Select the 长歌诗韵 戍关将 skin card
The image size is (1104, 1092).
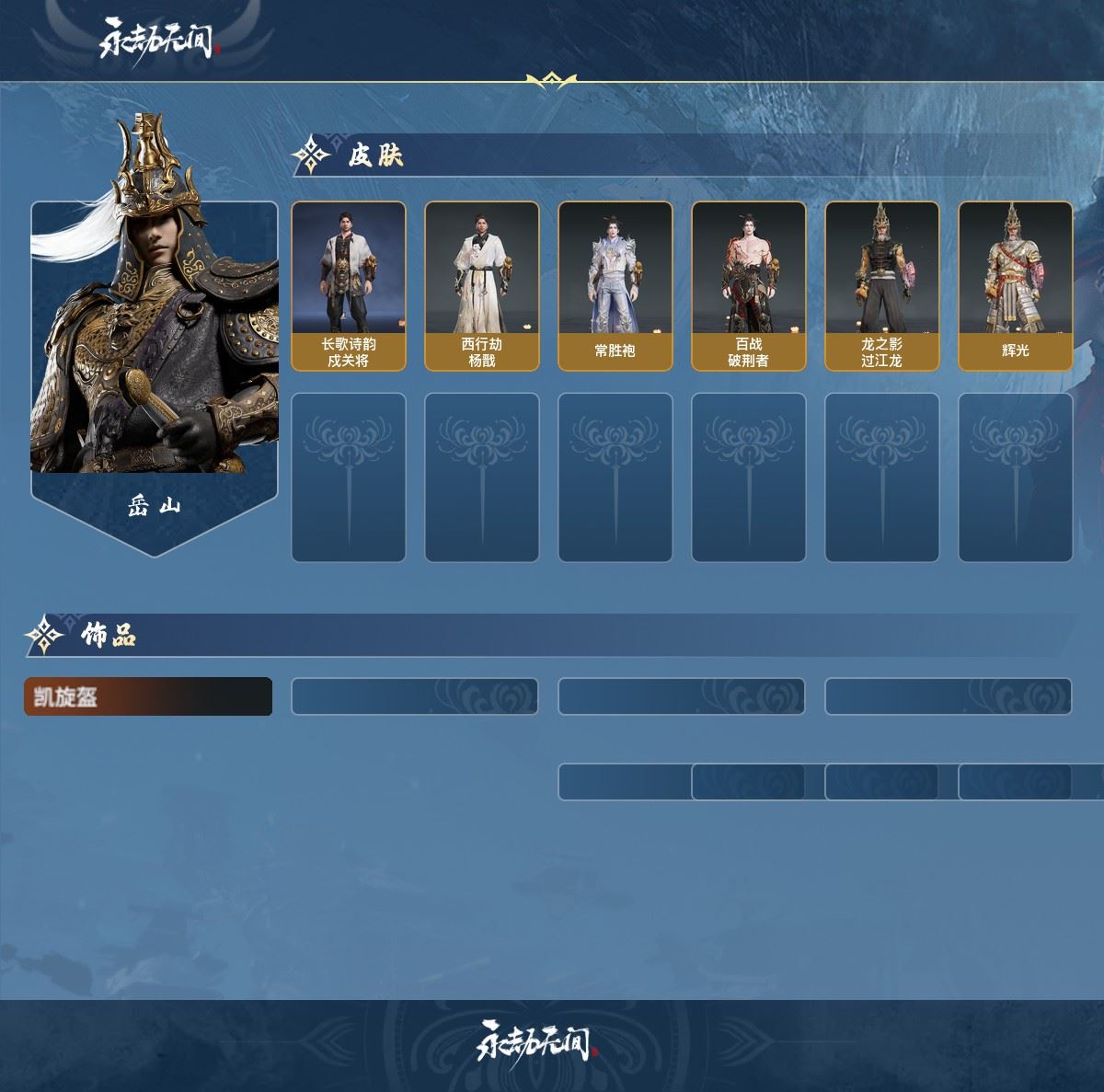(x=349, y=286)
